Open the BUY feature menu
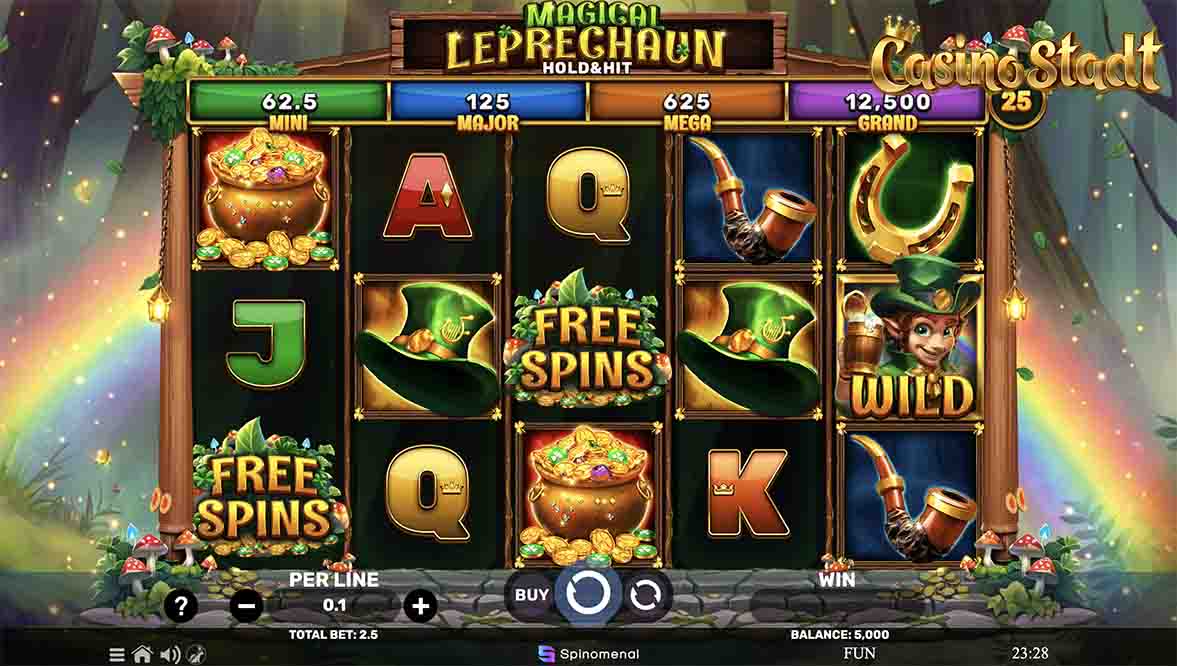Viewport: 1177px width, 666px height. (532, 595)
